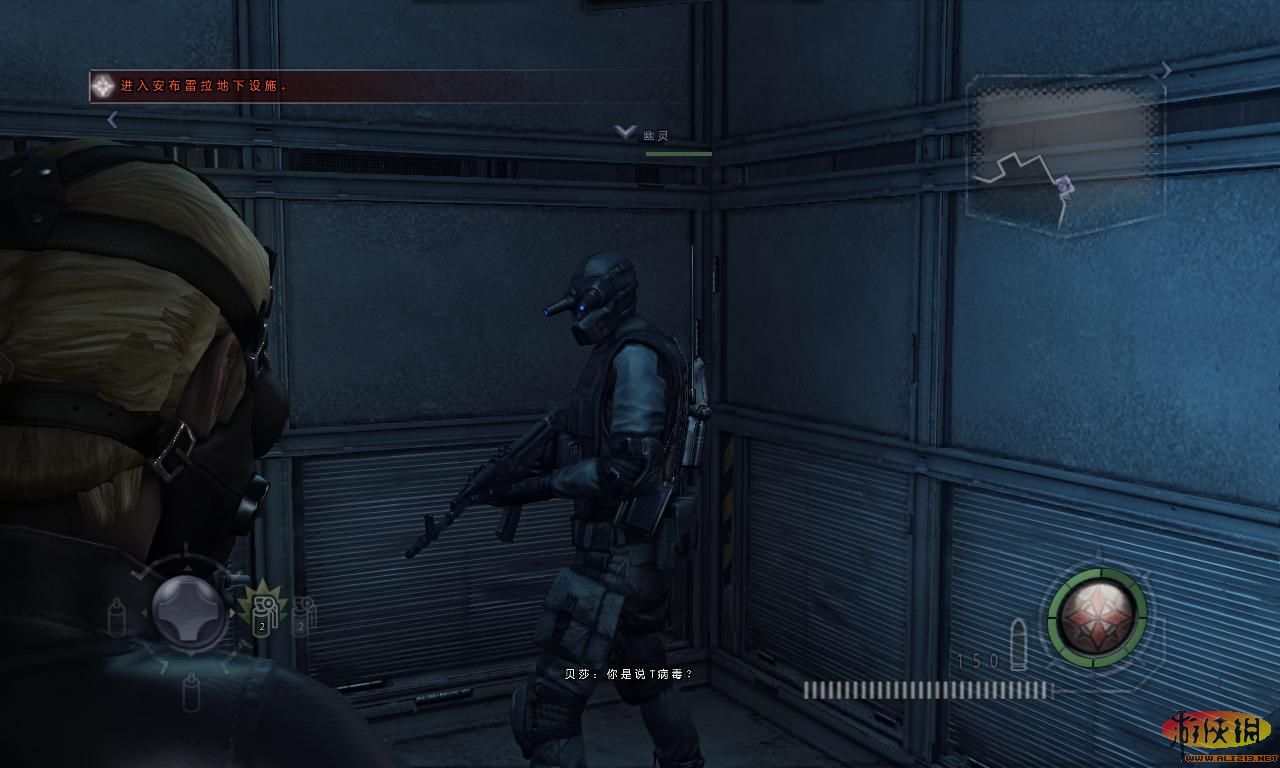Image resolution: width=1280 pixels, height=768 pixels.
Task: Click the right chevron arrow at top right edge
Action: [1168, 70]
